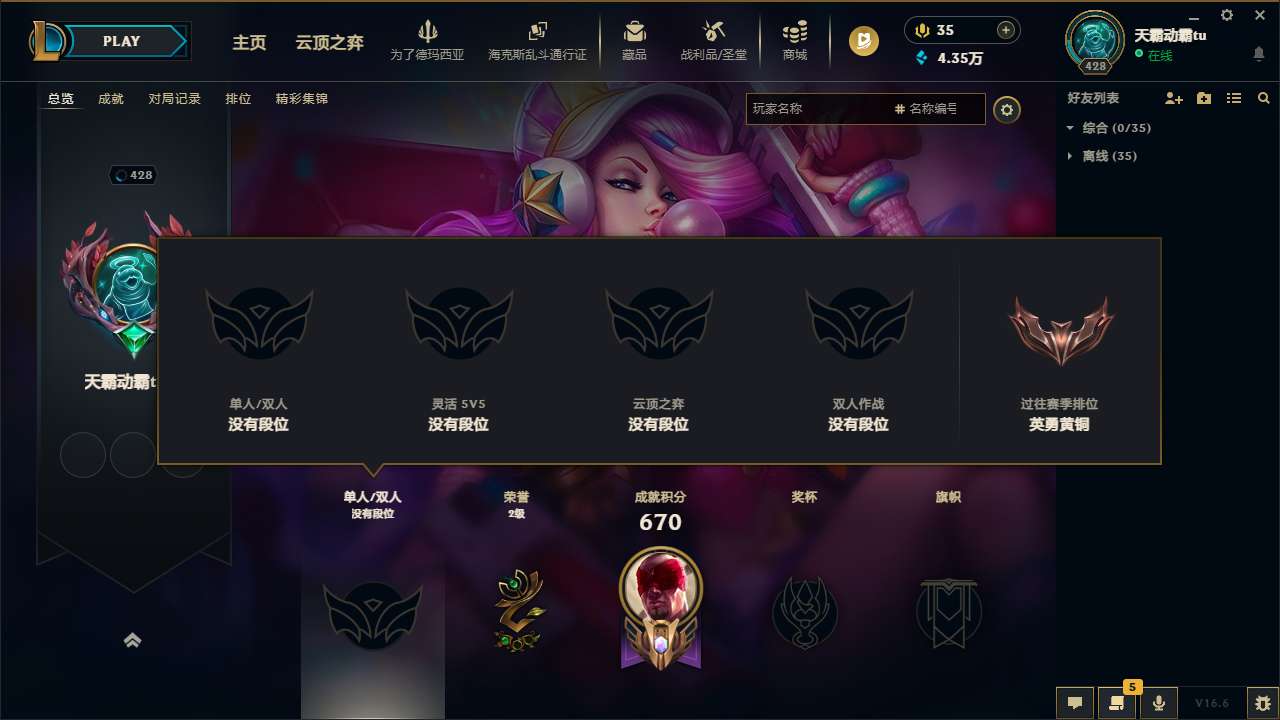Click the PLAY button

coord(122,41)
